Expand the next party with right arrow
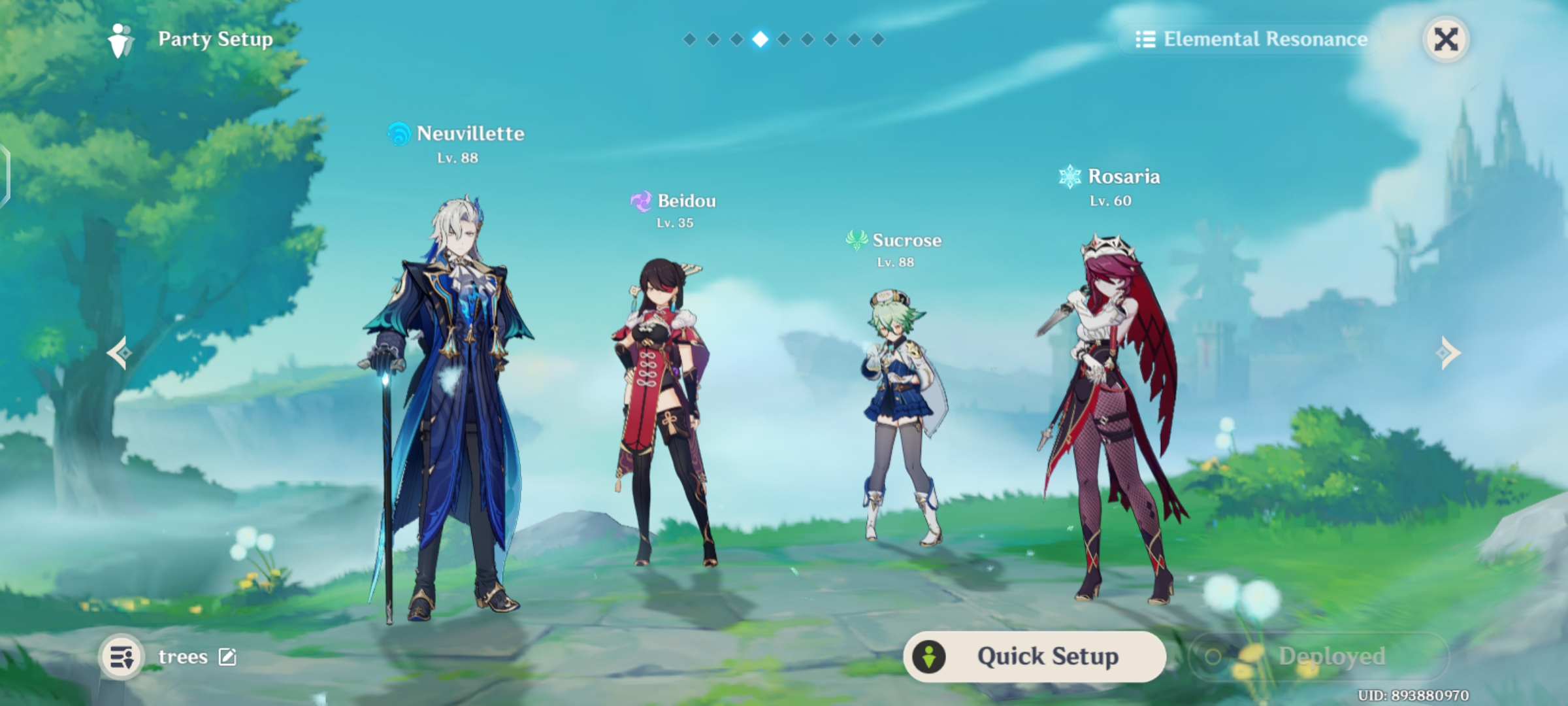The width and height of the screenshot is (1568, 706). click(1447, 353)
